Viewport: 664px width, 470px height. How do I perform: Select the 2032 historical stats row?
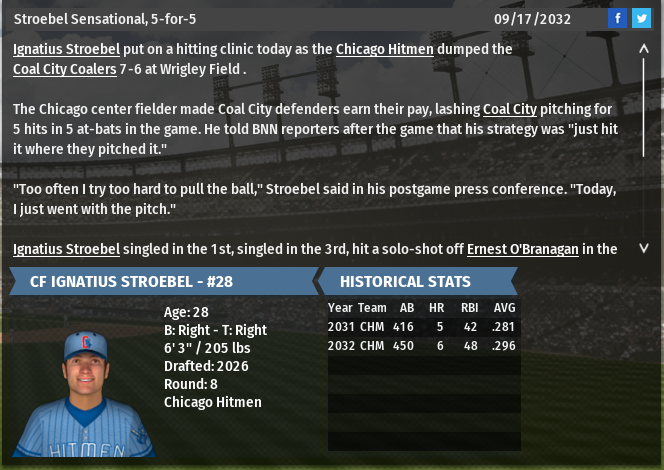(423, 345)
